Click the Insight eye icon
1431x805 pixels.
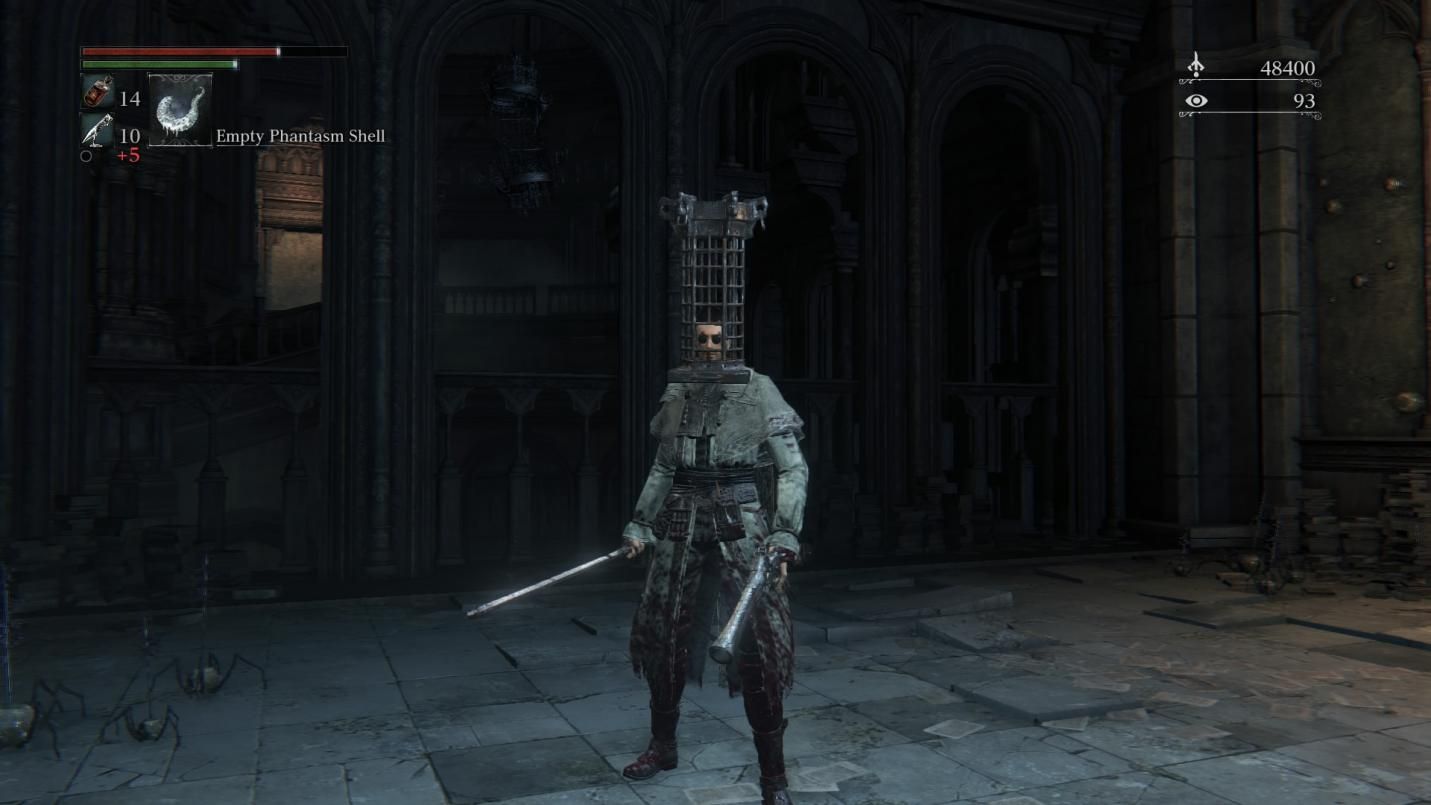tap(1197, 100)
